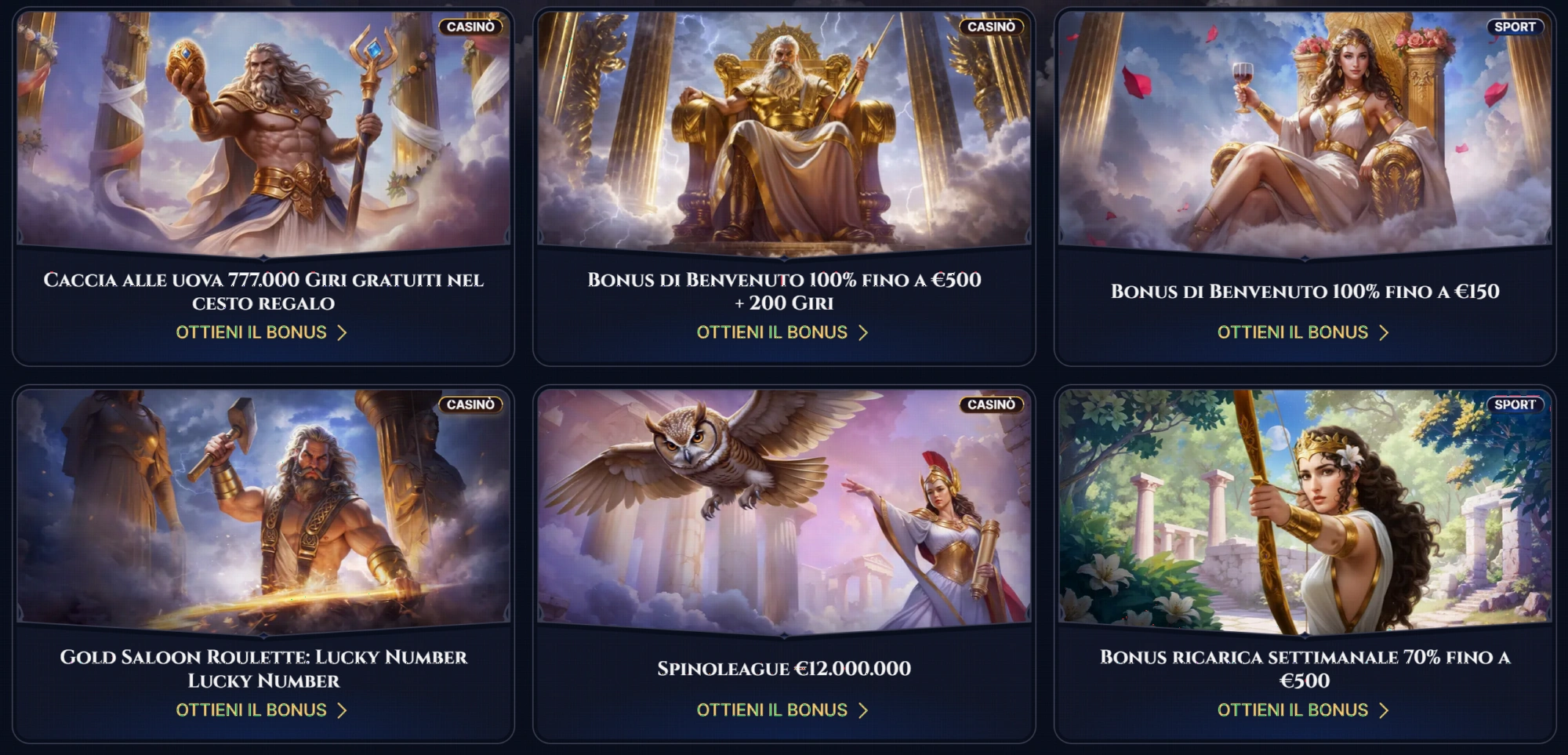This screenshot has height=755, width=1568.
Task: Click the SPORT badge on the €150 welcome bonus card
Action: coord(1516,26)
